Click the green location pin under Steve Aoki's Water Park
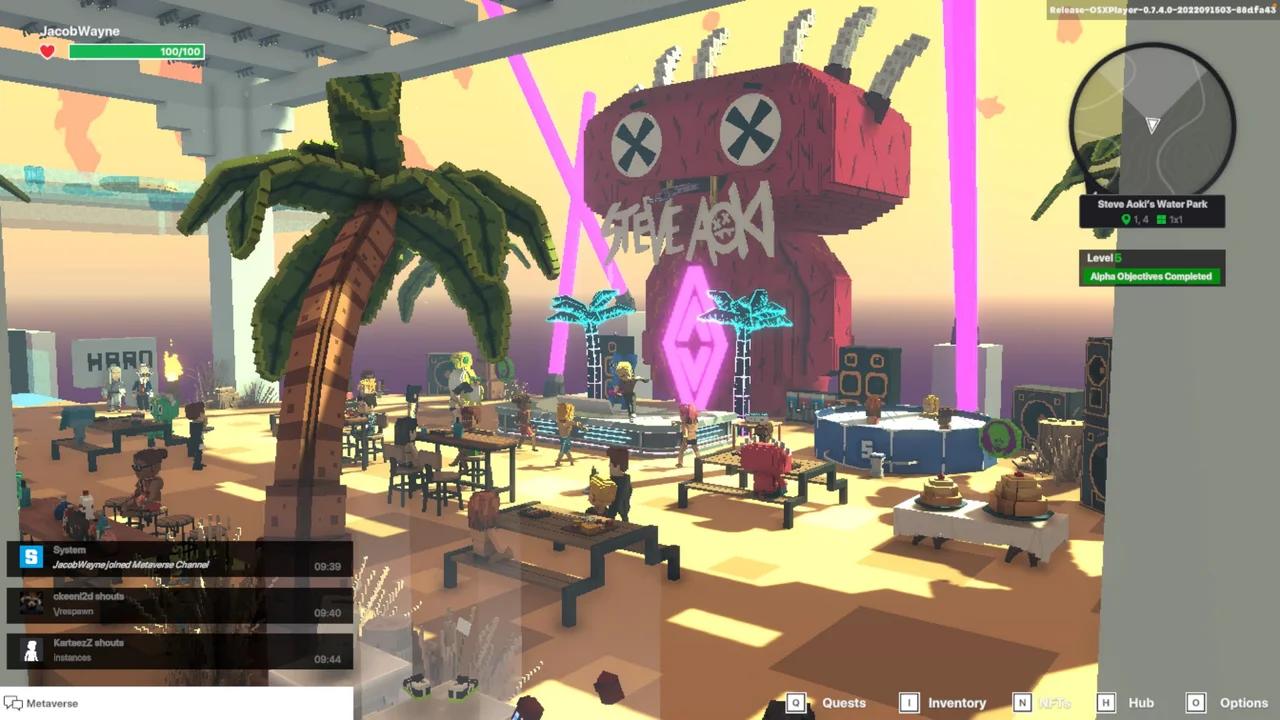1280x720 pixels. coord(1126,219)
